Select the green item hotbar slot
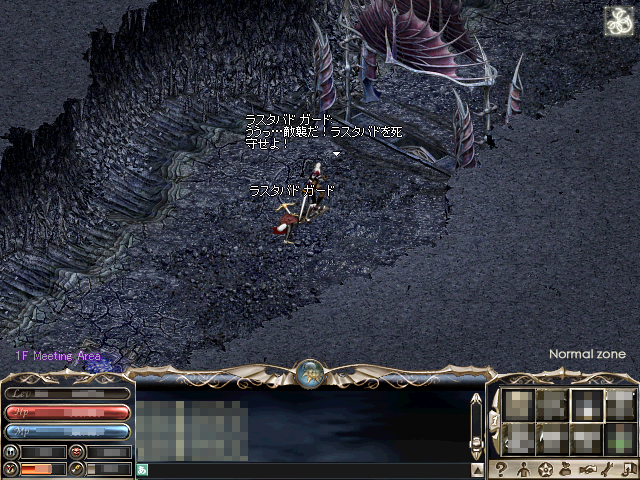 (620, 438)
